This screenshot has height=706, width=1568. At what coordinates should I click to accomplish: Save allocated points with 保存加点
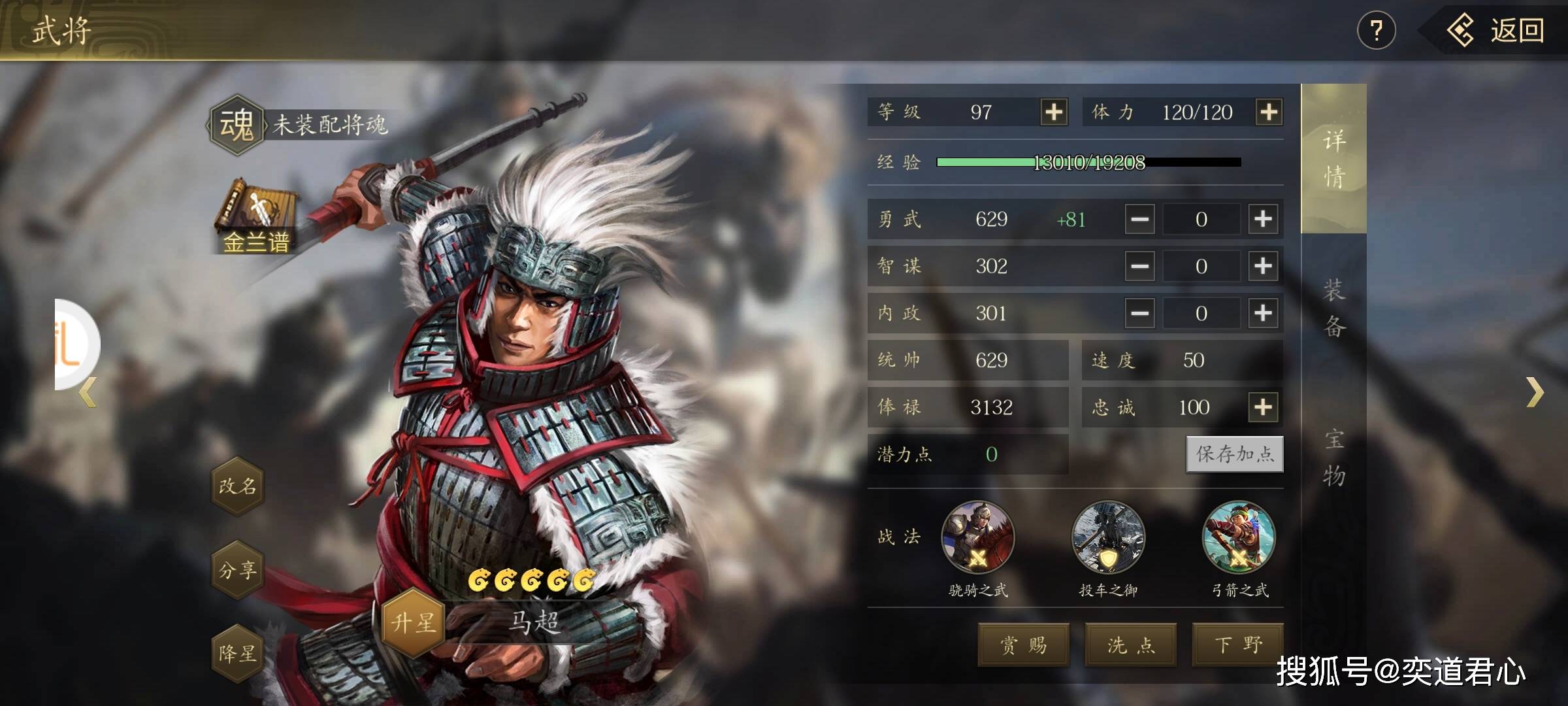tap(1235, 454)
